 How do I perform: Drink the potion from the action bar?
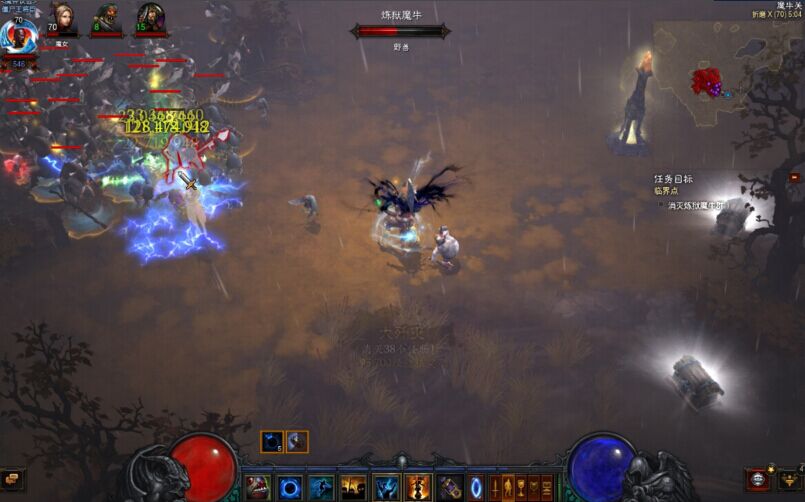click(450, 487)
